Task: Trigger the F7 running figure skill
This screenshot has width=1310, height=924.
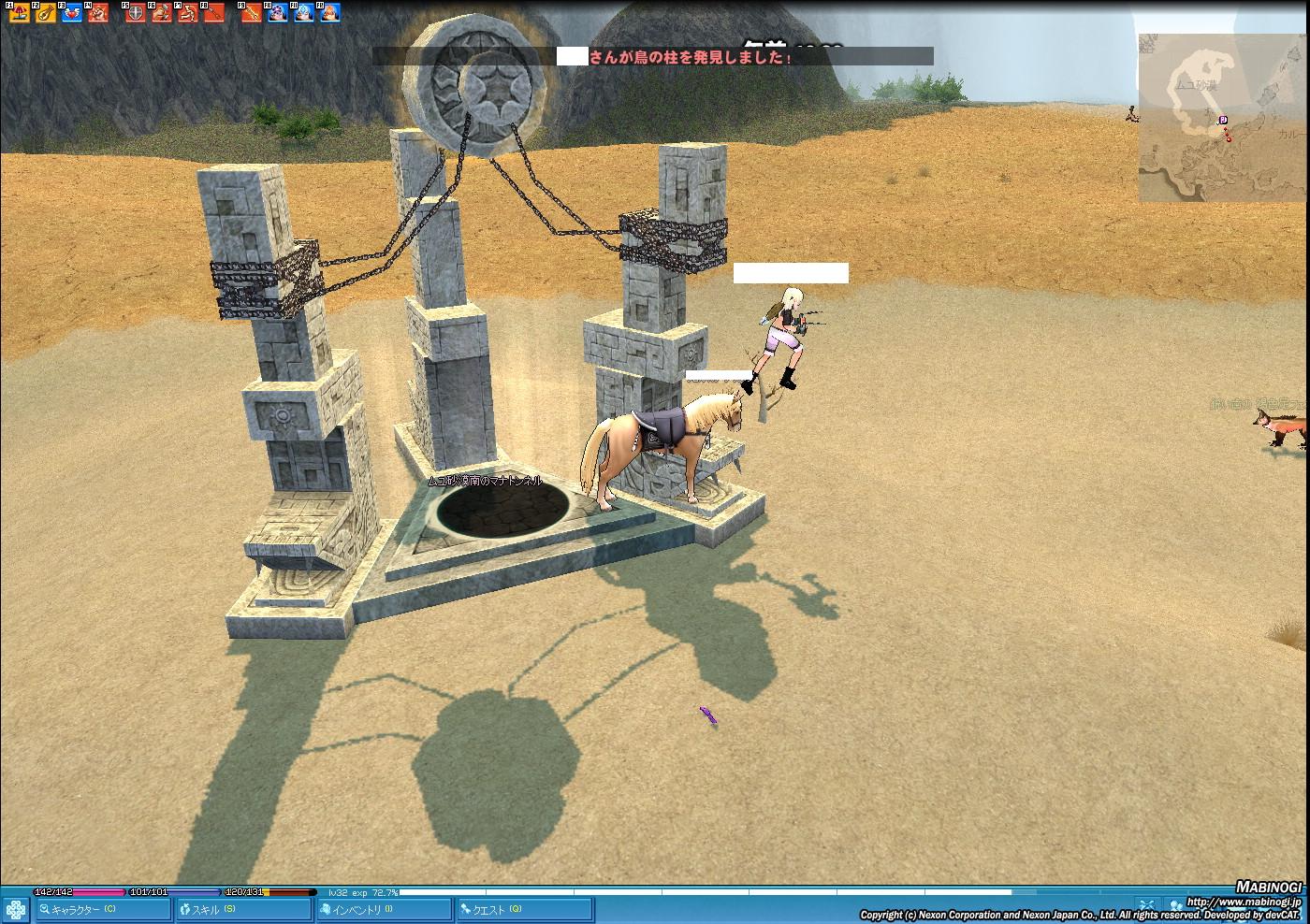Action: pyautogui.click(x=188, y=13)
